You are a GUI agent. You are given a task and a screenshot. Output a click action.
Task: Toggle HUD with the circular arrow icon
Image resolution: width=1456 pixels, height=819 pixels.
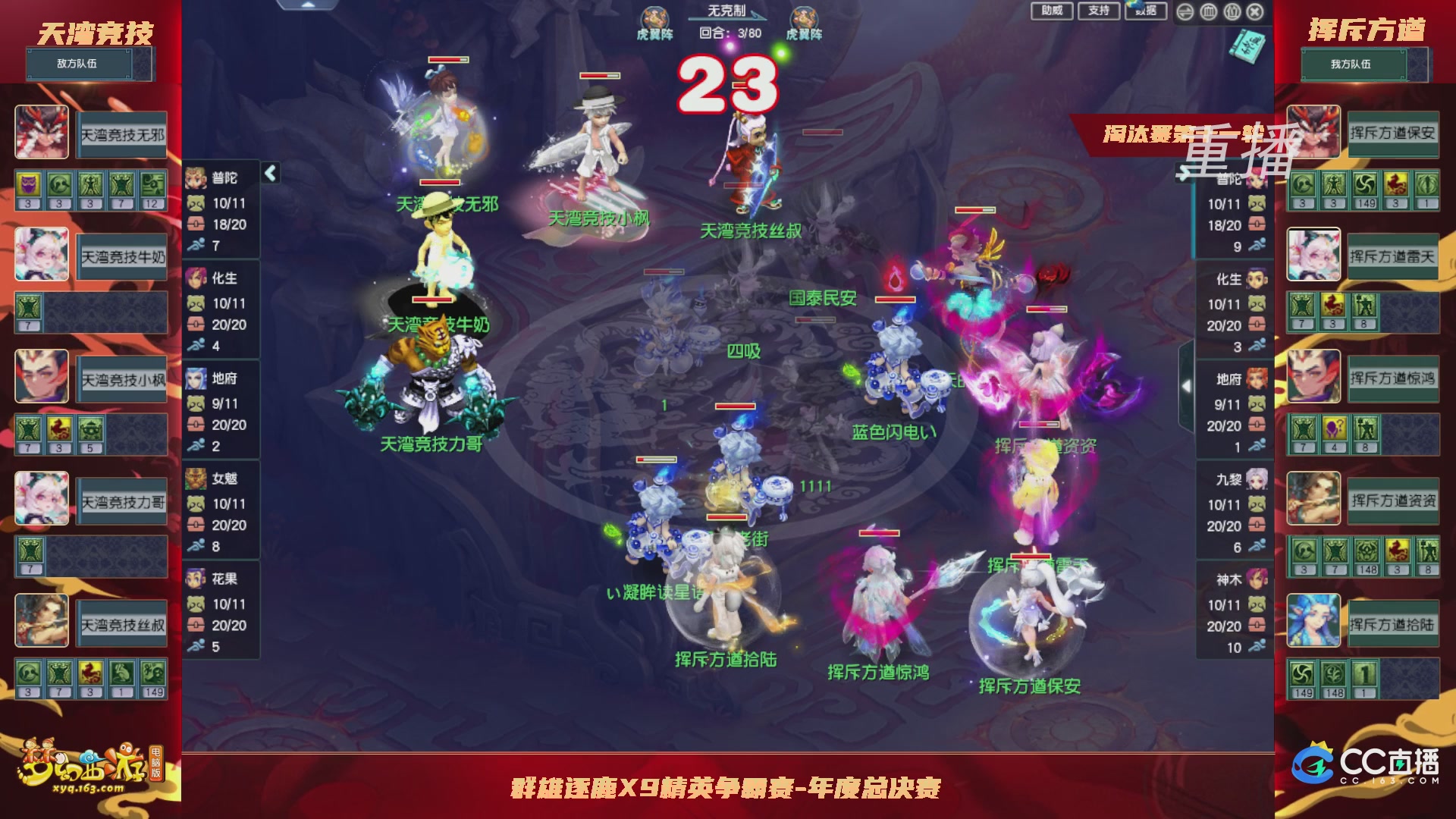point(1185,12)
